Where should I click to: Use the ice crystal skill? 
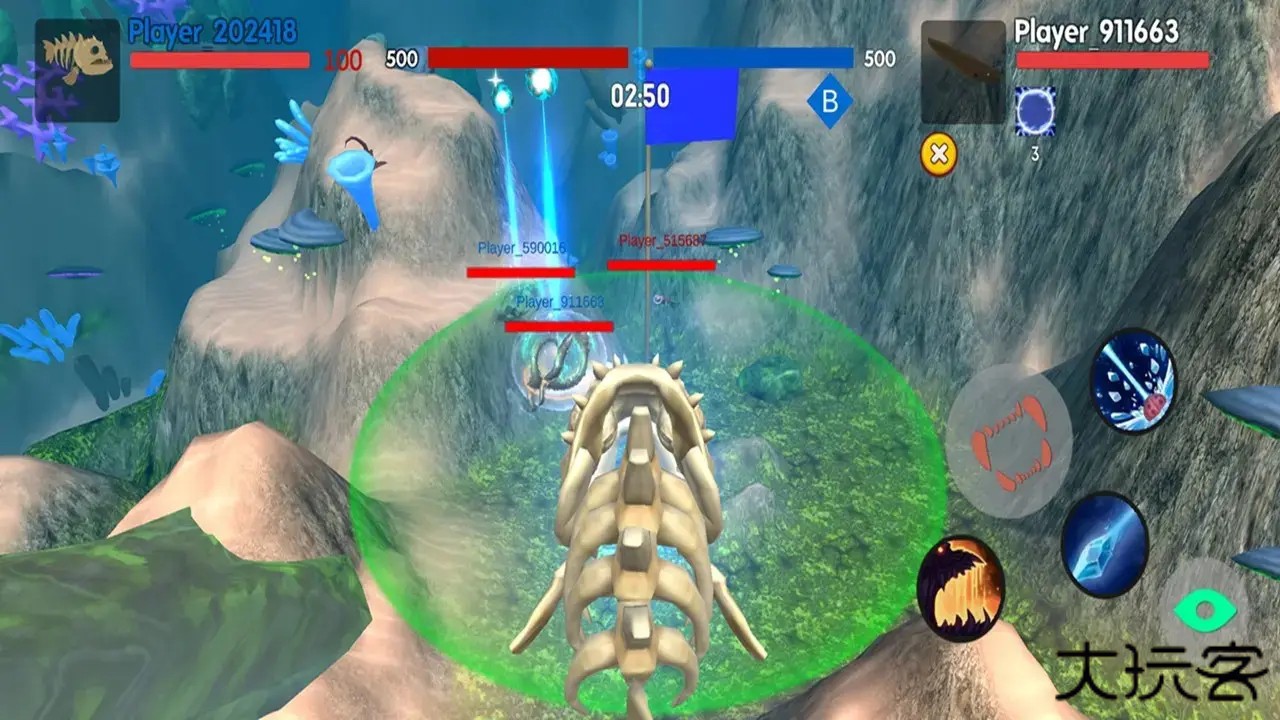pyautogui.click(x=1104, y=545)
